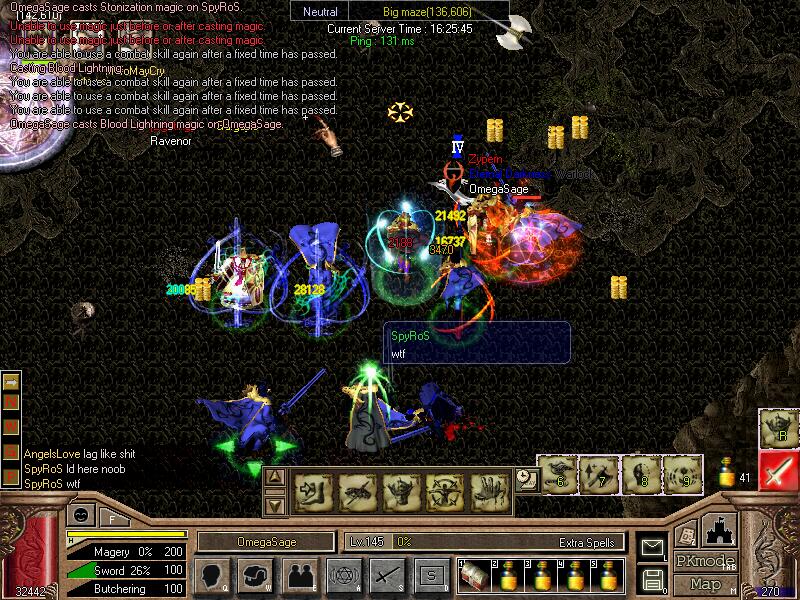The height and width of the screenshot is (600, 800).
Task: Select hotkey skill slot 9
Action: coord(682,474)
